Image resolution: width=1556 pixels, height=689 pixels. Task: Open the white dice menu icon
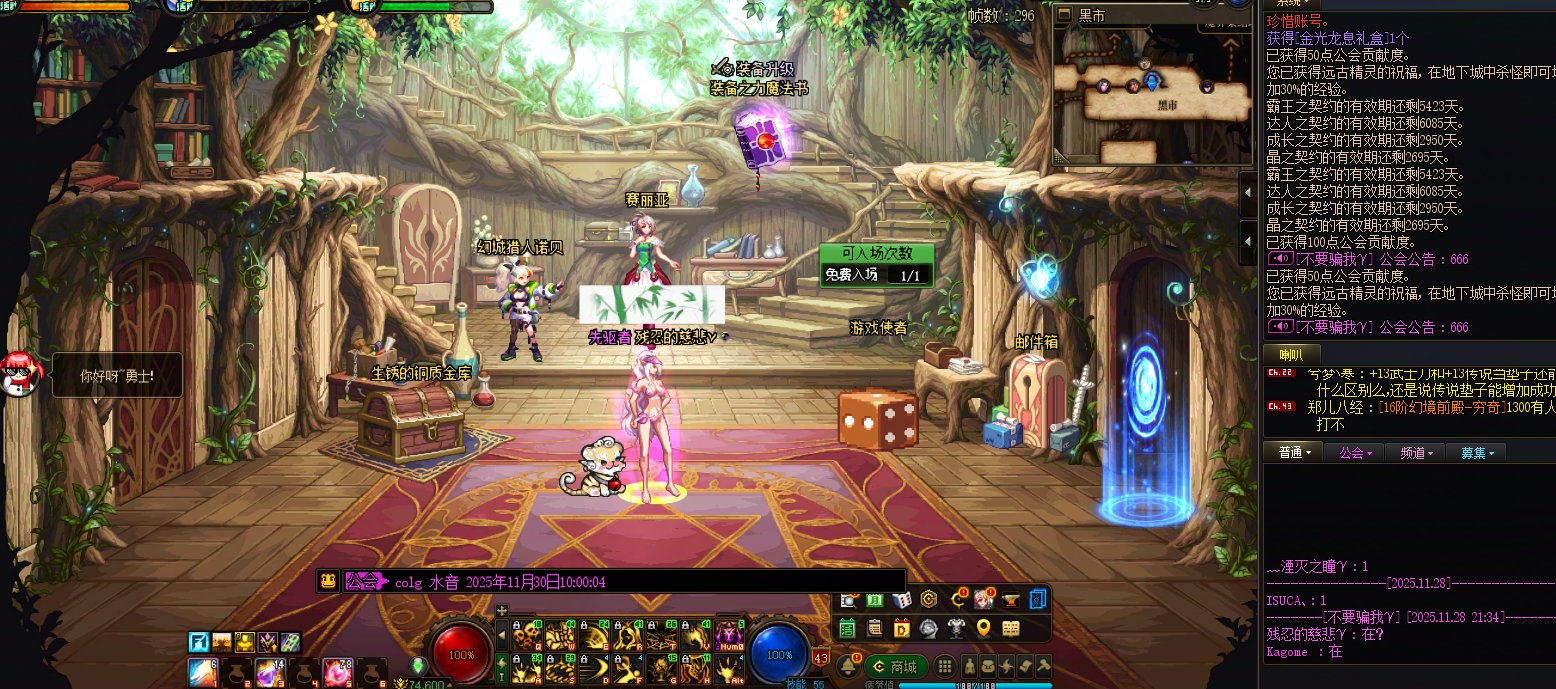tap(901, 599)
